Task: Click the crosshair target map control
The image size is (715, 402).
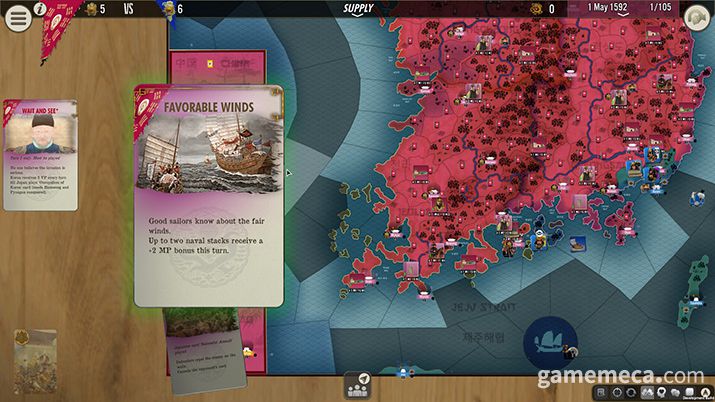Action: (x=616, y=391)
